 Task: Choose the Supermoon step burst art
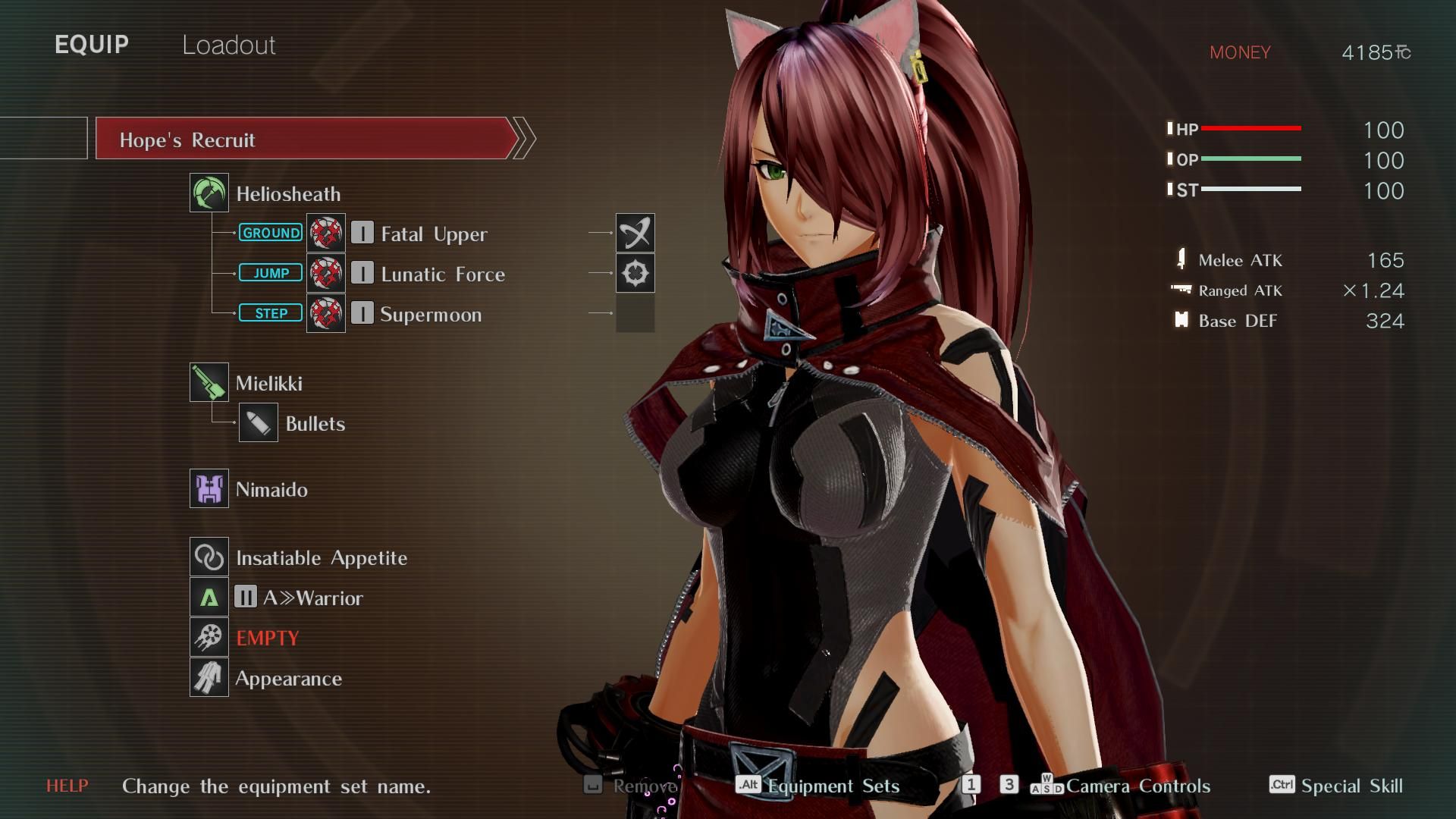430,314
